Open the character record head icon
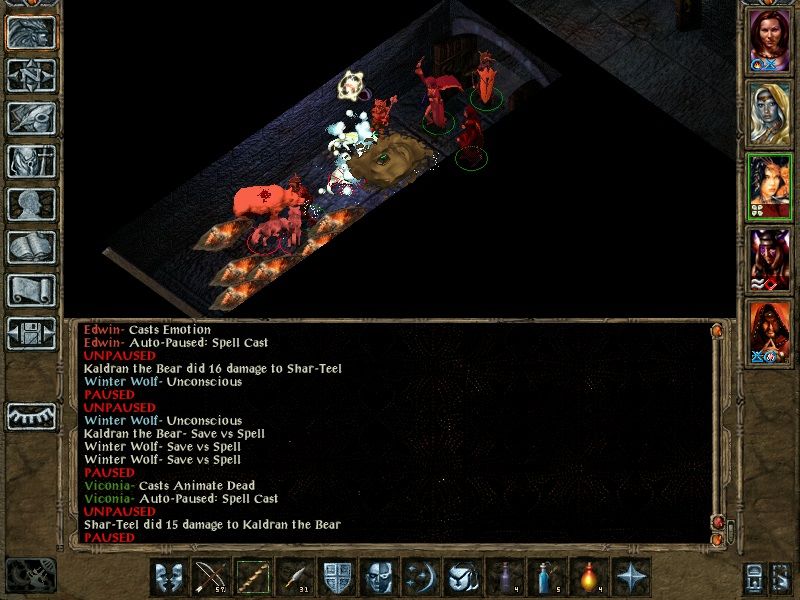Image resolution: width=800 pixels, height=600 pixels. tap(30, 205)
